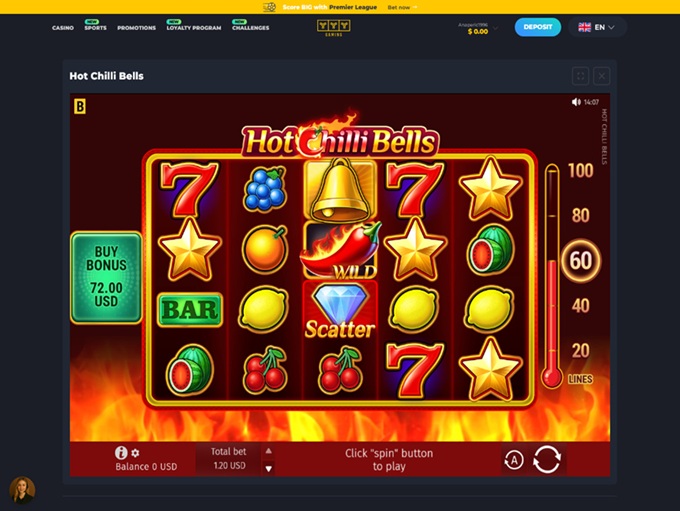
Task: Toggle sound with the speaker icon
Action: click(x=576, y=102)
